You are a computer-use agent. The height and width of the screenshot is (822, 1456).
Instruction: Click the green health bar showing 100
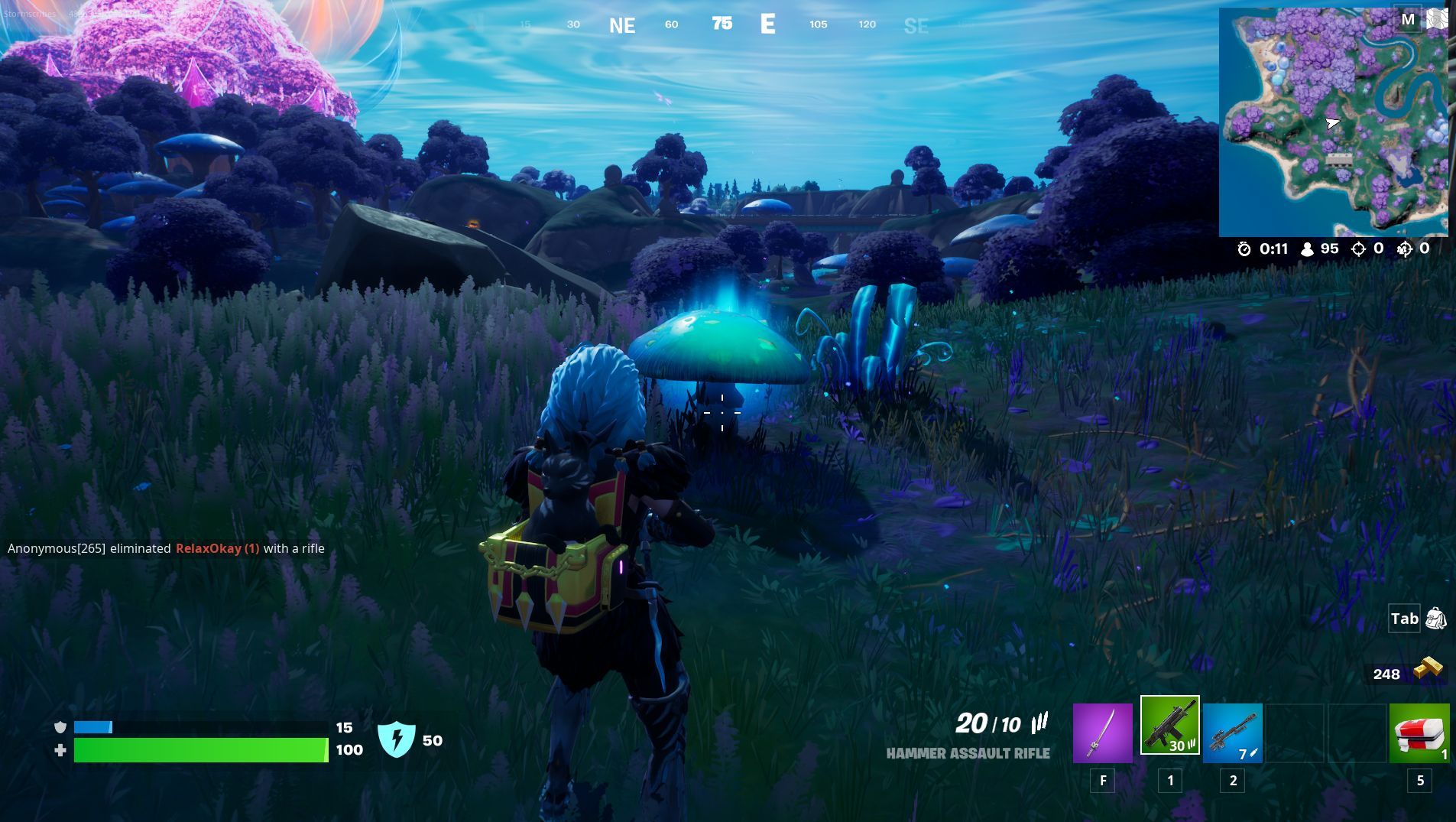(199, 751)
